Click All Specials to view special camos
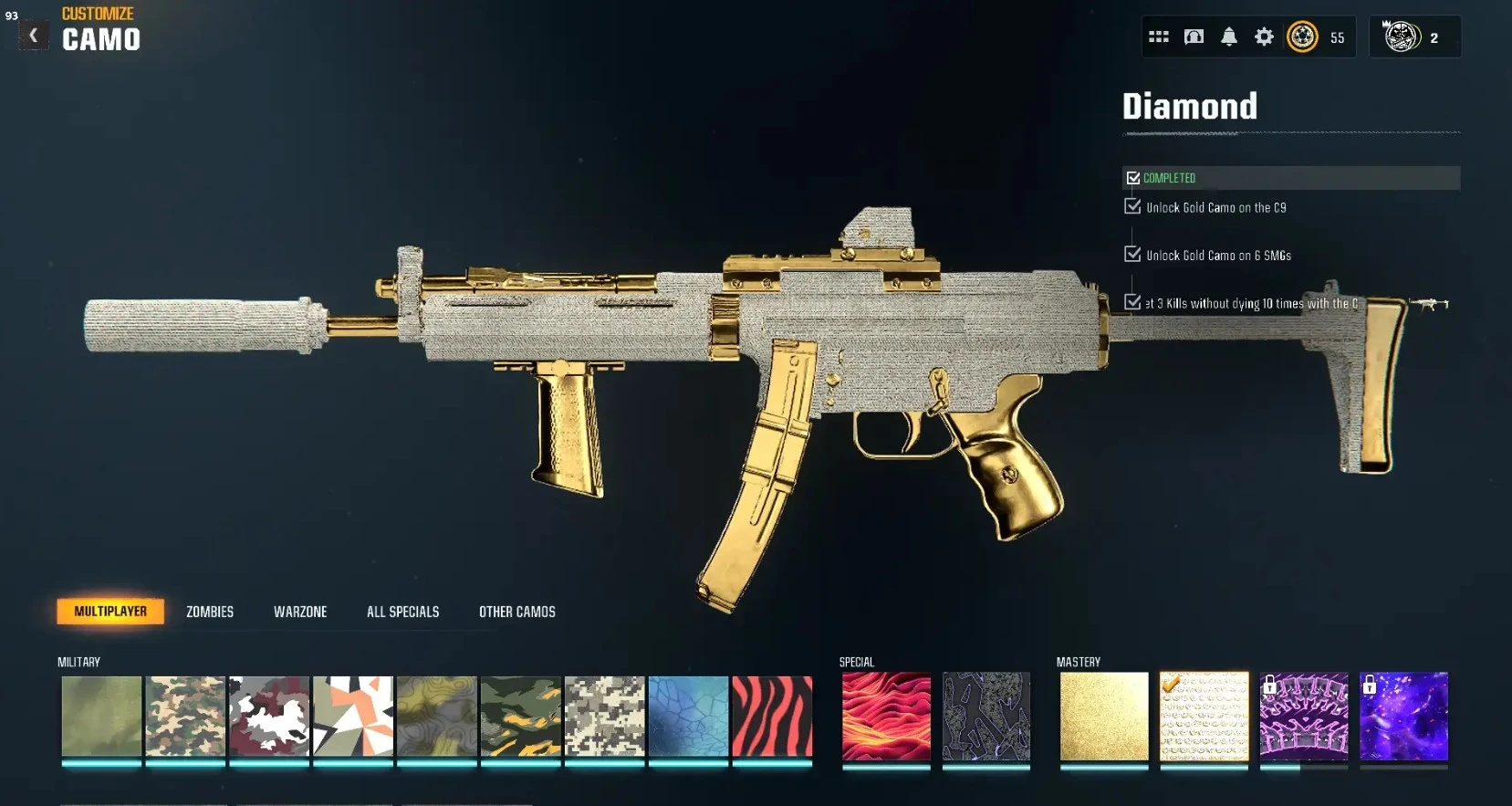The height and width of the screenshot is (806, 1512). tap(402, 612)
